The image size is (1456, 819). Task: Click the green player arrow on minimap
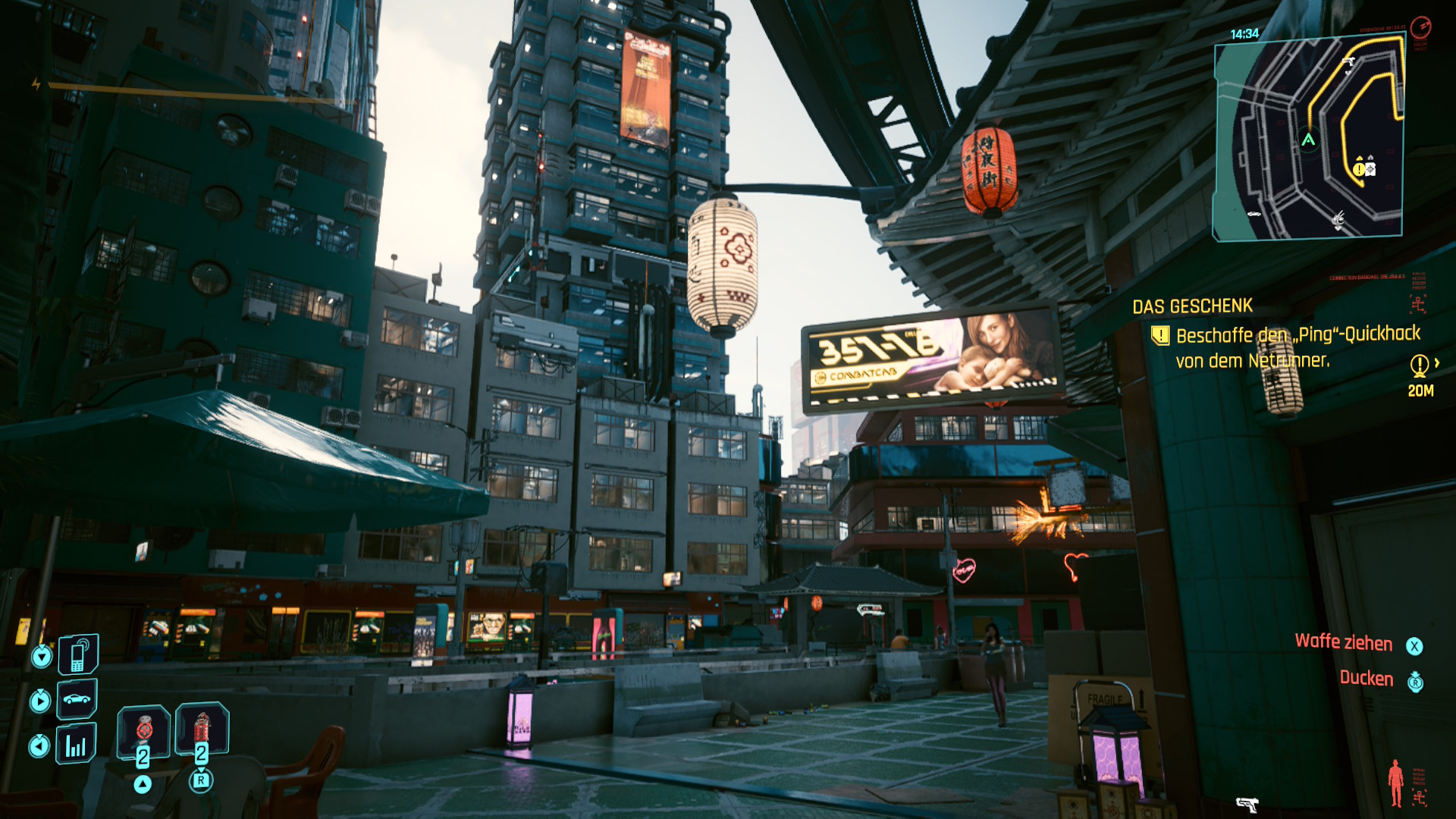point(1308,140)
